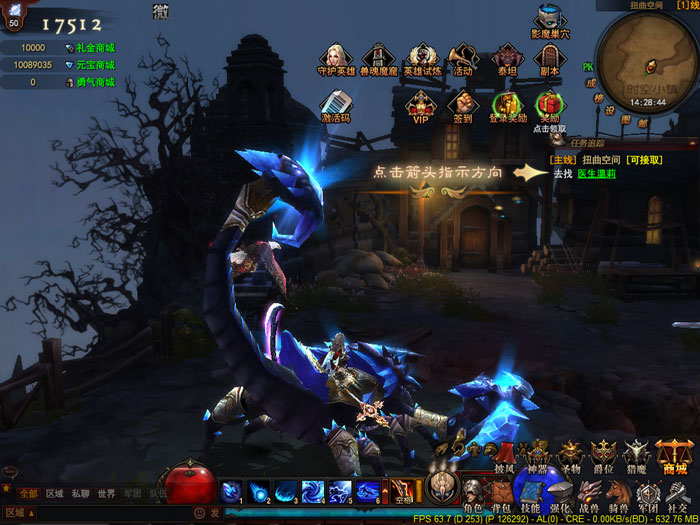Claim the red gift box 奖励
Image resolution: width=700 pixels, height=525 pixels.
coord(549,103)
